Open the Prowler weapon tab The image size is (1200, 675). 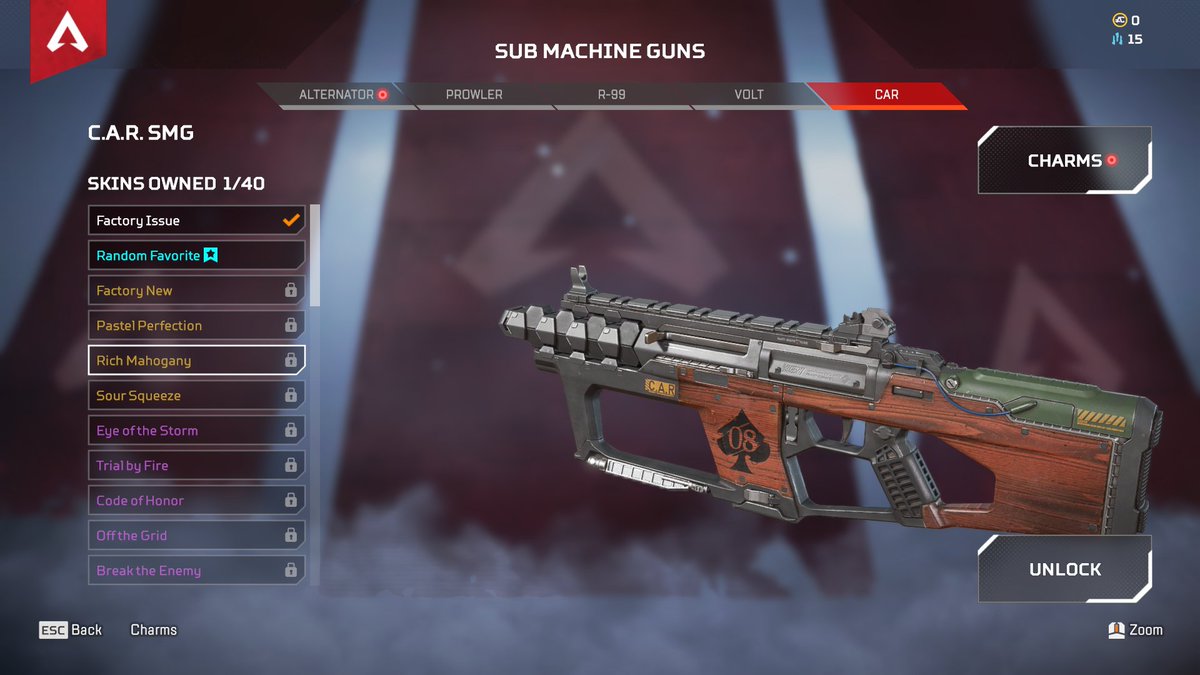(x=474, y=95)
